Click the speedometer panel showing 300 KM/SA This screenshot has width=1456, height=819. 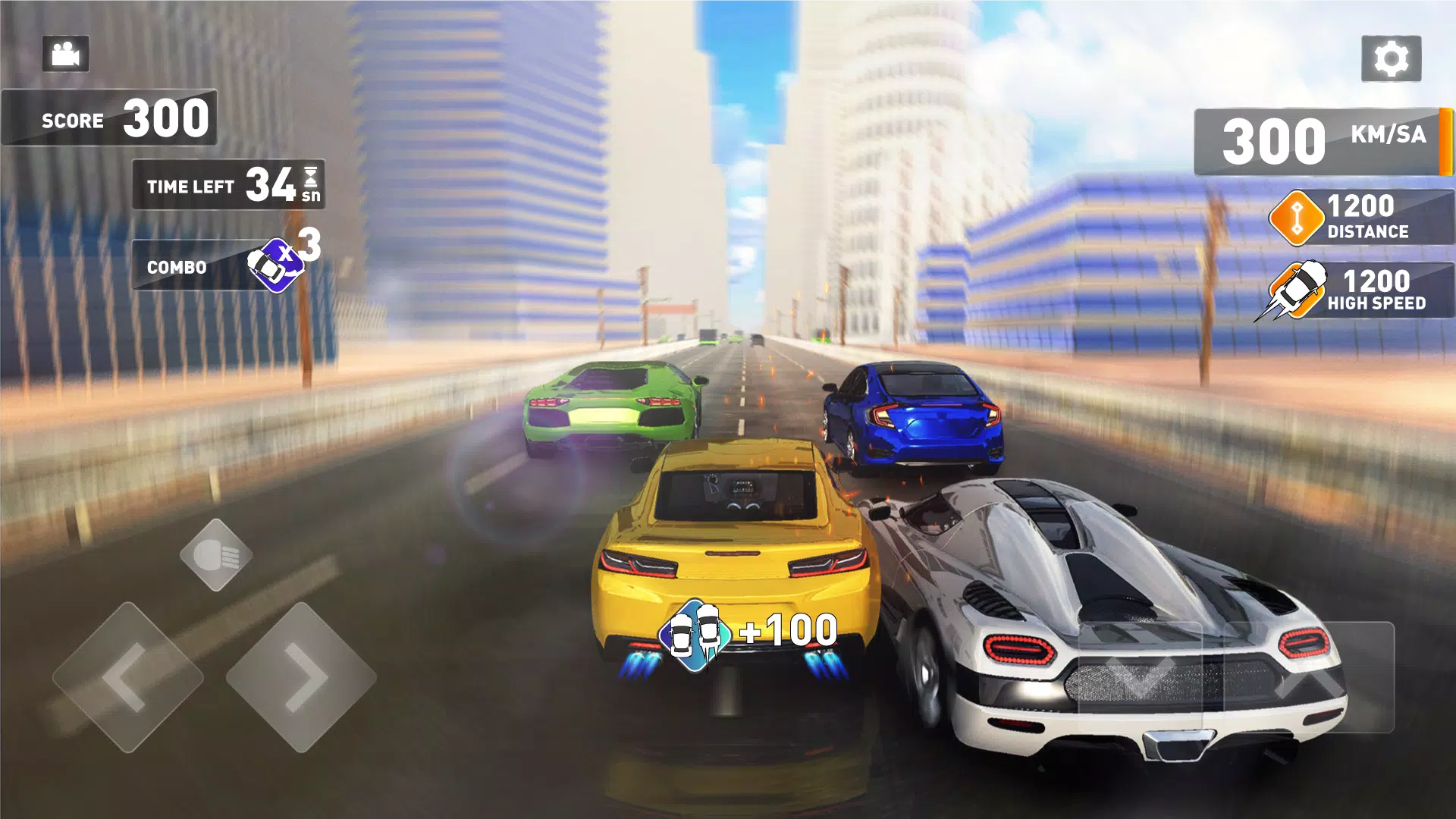[x=1319, y=139]
